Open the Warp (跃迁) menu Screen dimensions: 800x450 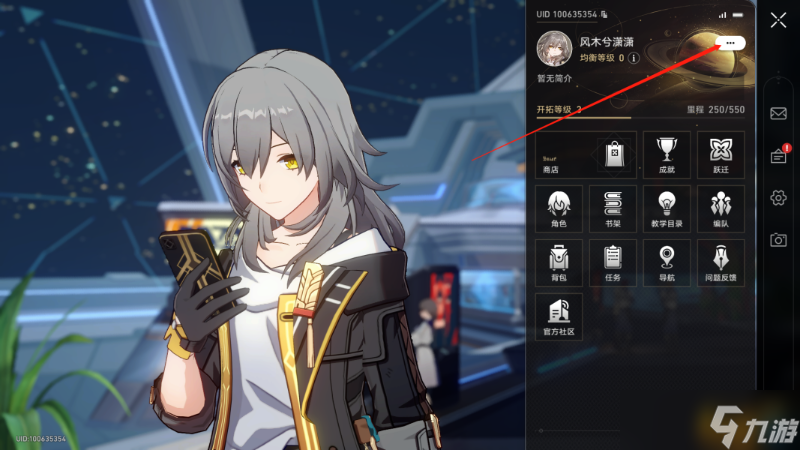720,155
